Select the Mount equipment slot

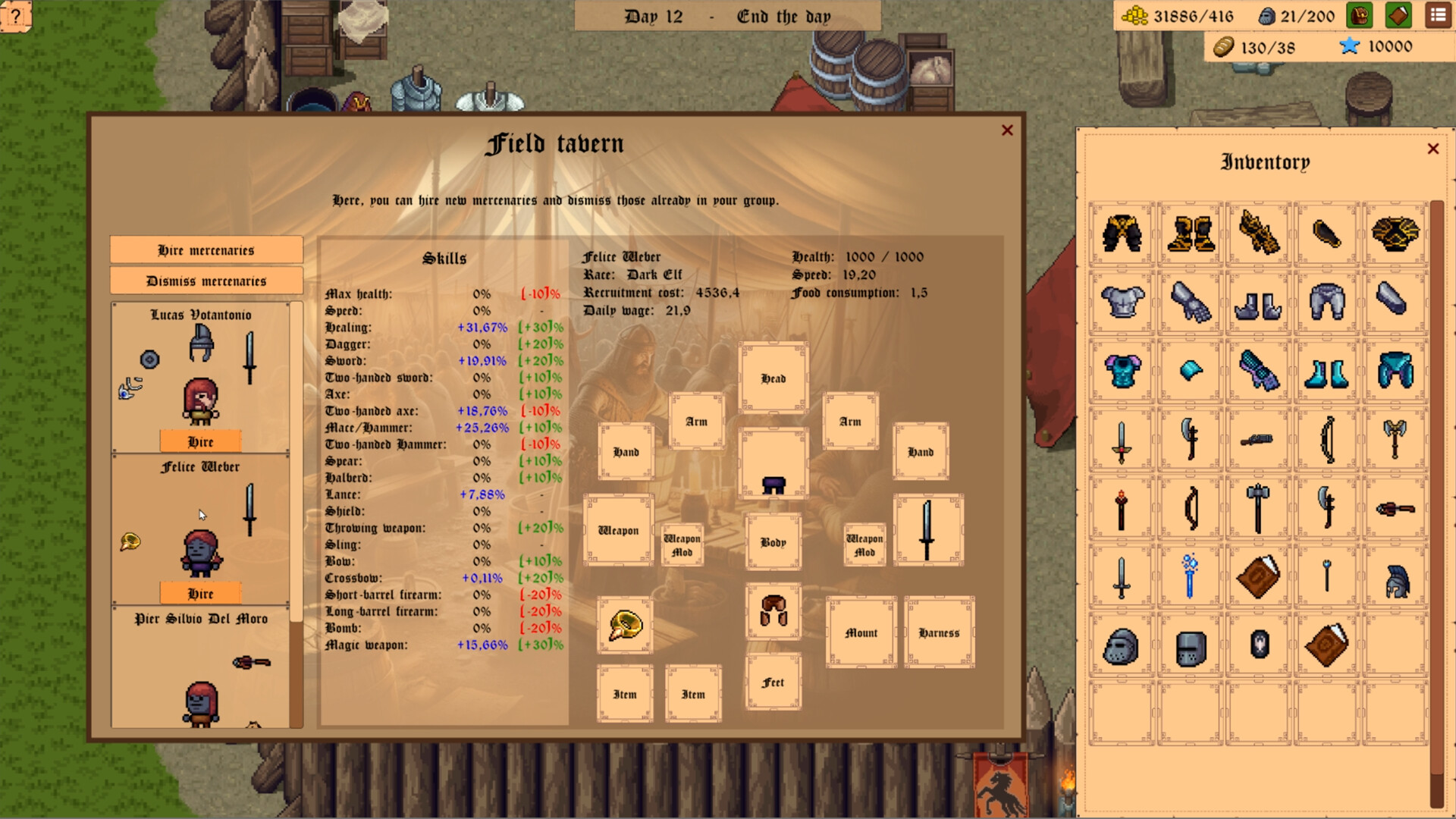click(861, 632)
